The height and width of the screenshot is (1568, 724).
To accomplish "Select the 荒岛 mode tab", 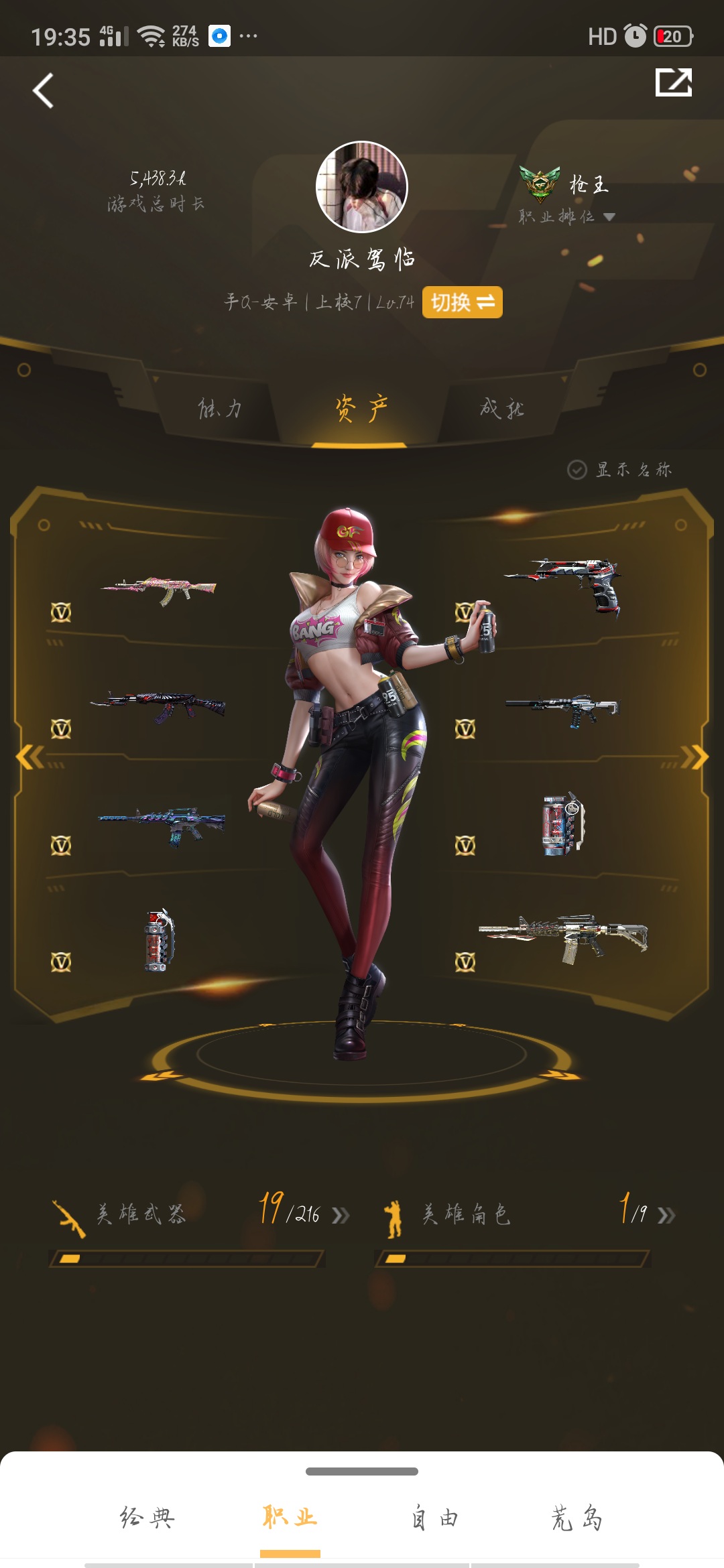I will [577, 1518].
